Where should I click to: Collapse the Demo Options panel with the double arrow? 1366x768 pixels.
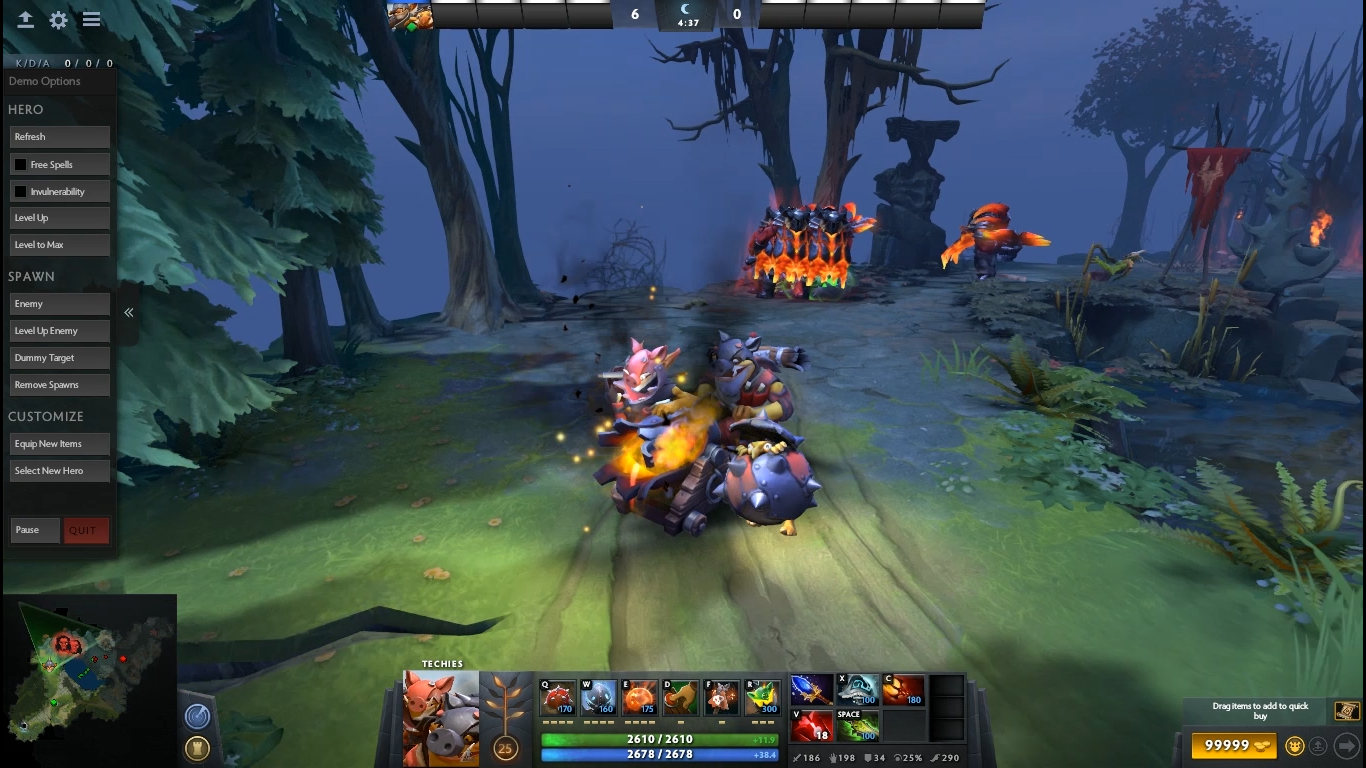[x=129, y=313]
